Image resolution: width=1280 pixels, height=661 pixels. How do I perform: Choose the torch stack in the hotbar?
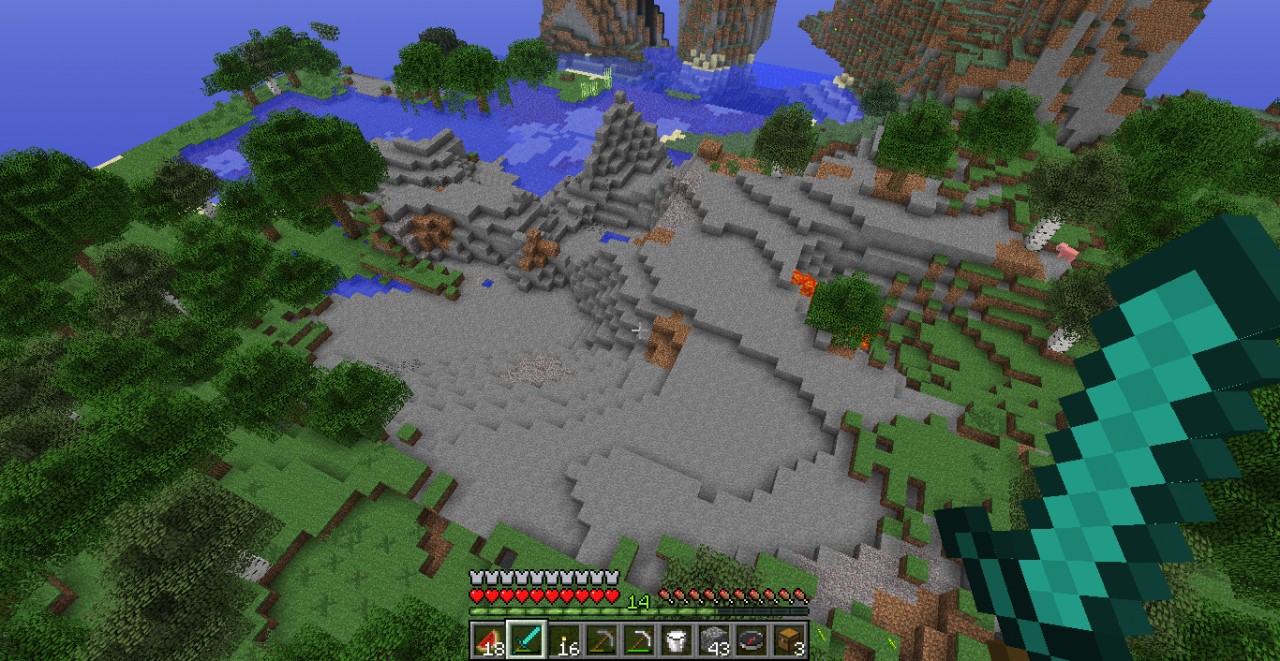(564, 640)
